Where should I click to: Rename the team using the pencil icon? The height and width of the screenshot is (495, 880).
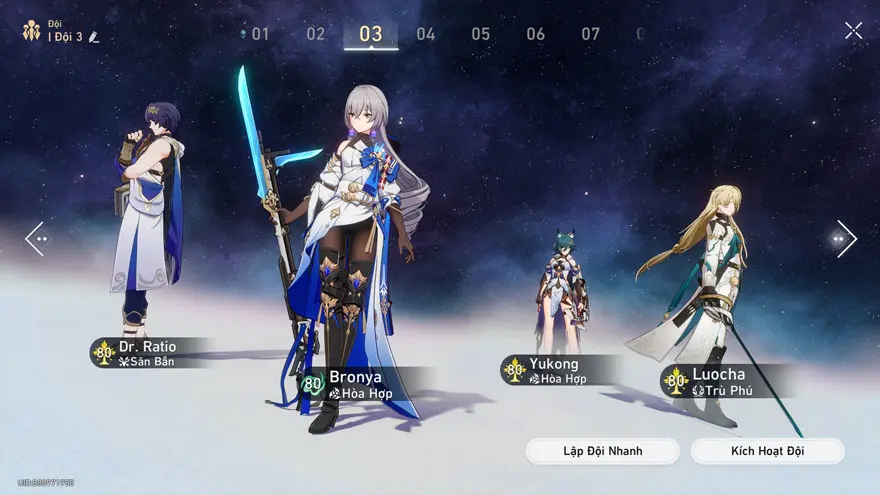click(94, 37)
